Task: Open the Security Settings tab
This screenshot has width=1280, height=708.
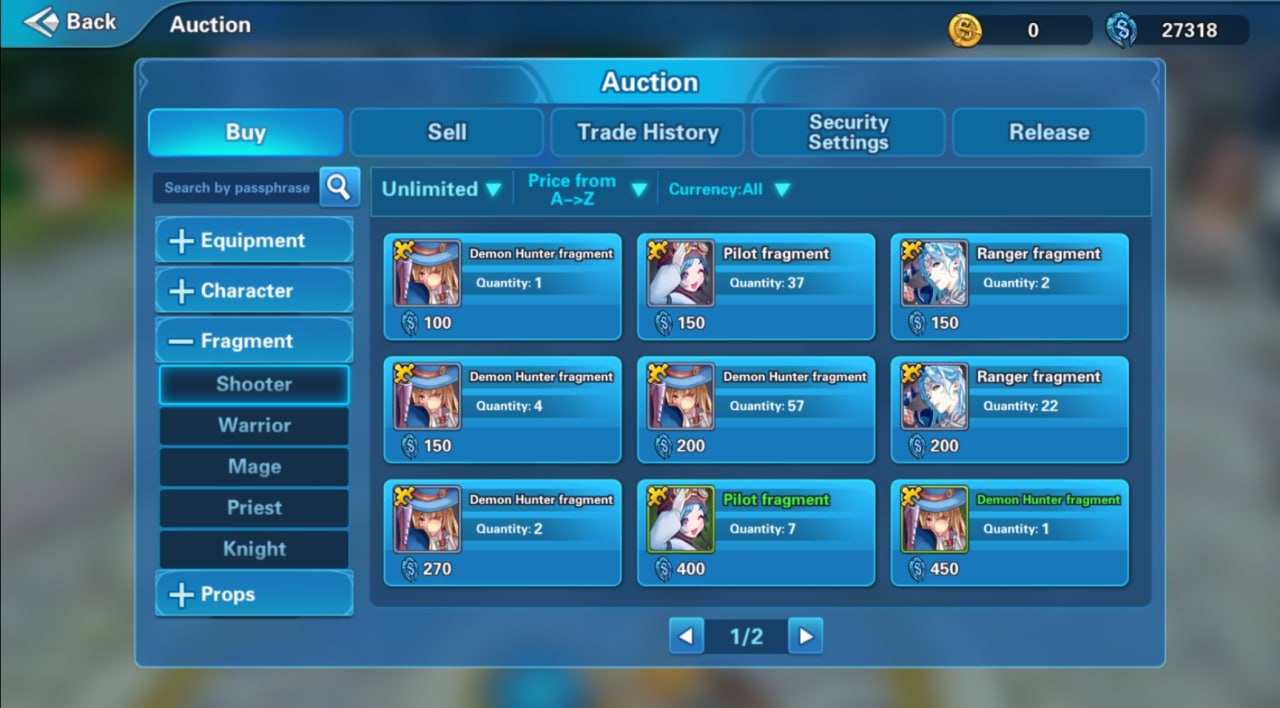Action: (x=848, y=132)
